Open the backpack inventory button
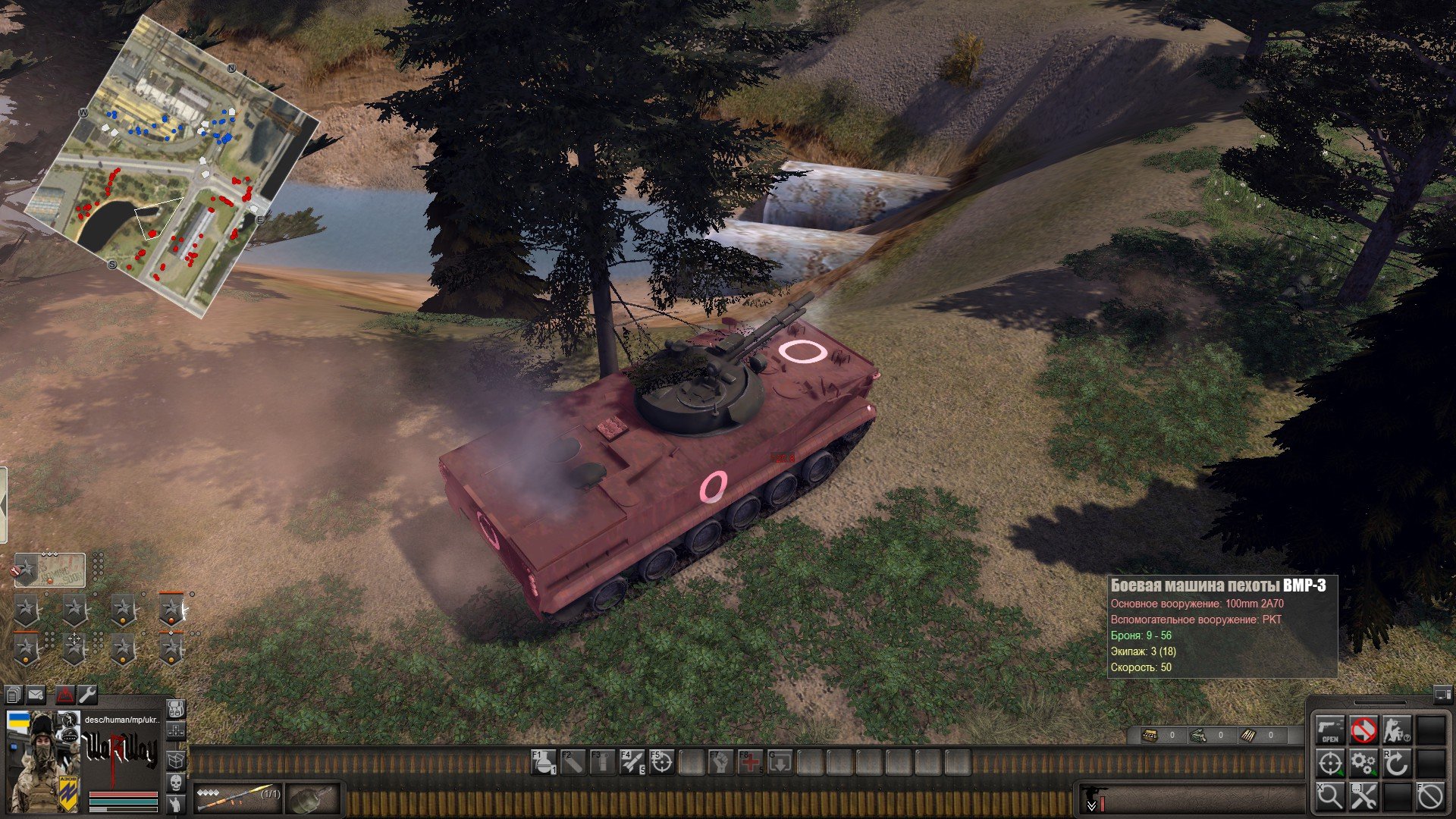Viewport: 1456px width, 819px height. (x=176, y=710)
